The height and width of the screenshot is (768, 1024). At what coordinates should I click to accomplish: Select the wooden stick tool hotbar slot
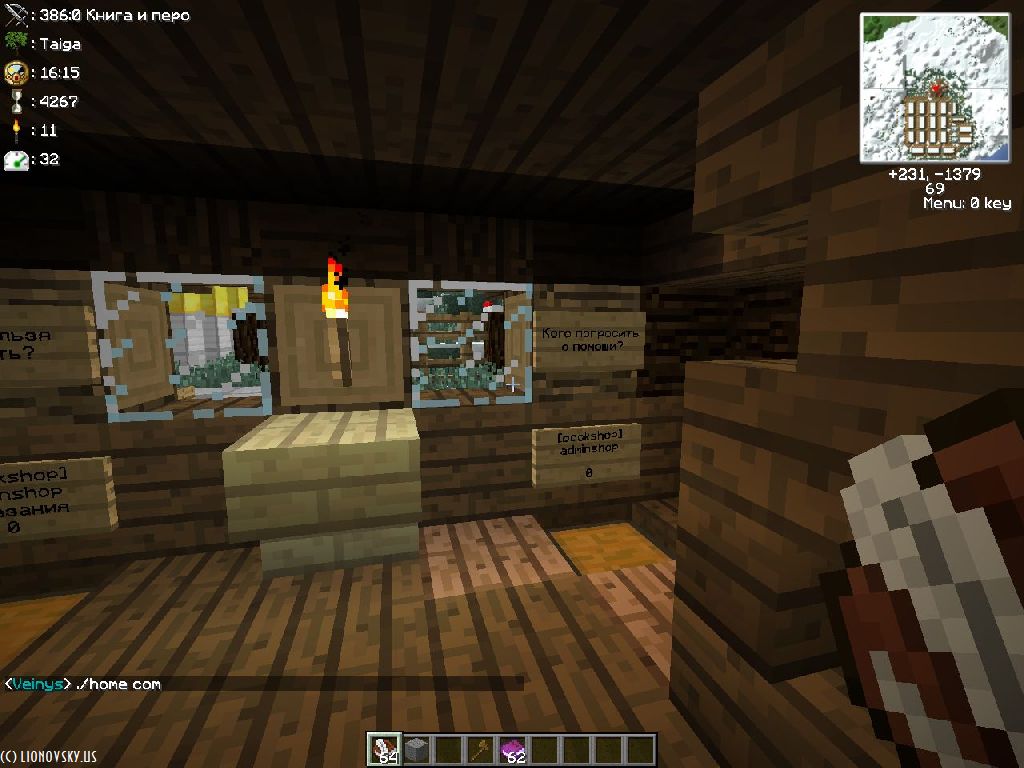[x=482, y=749]
